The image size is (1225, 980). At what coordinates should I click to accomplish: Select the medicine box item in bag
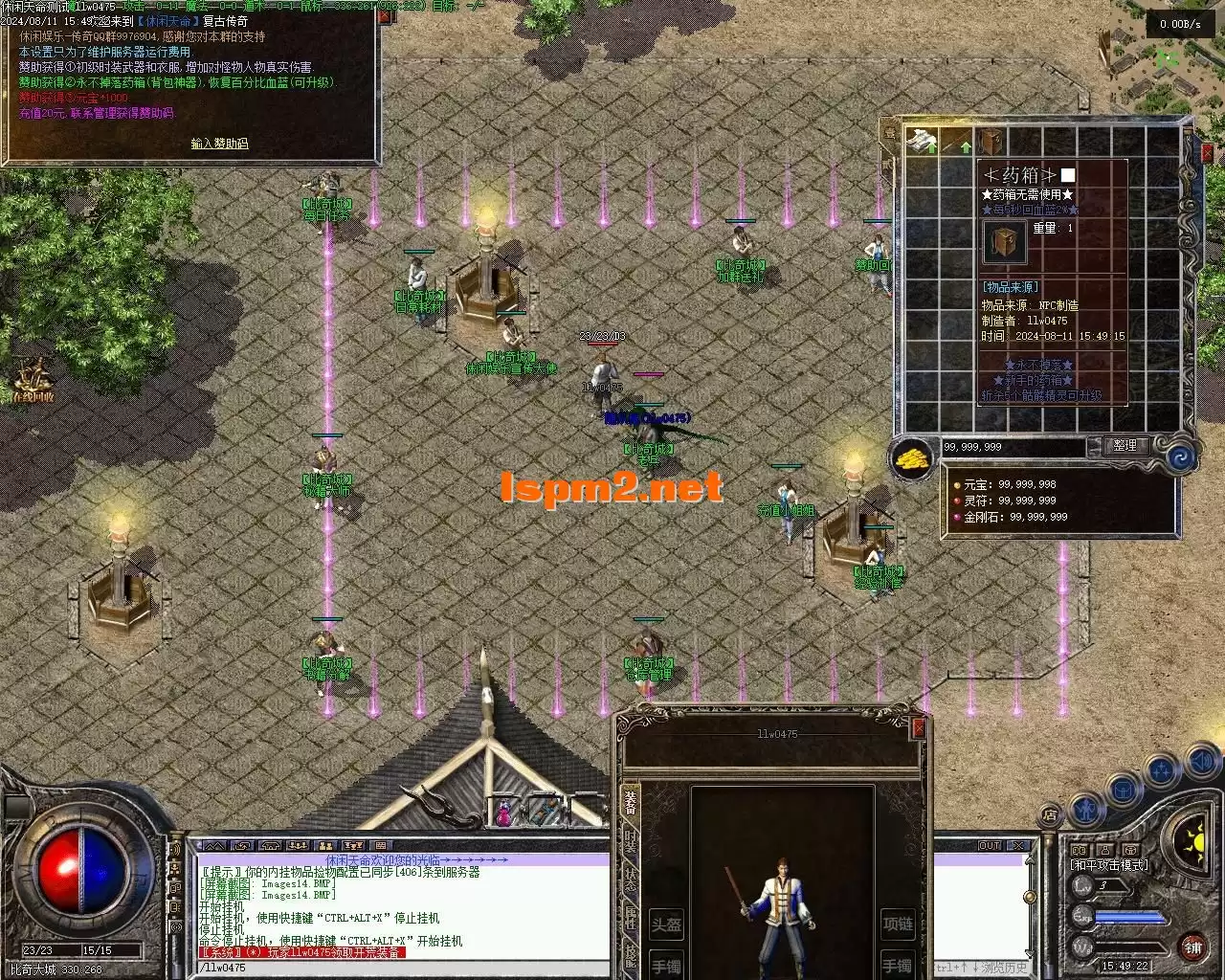tap(991, 142)
